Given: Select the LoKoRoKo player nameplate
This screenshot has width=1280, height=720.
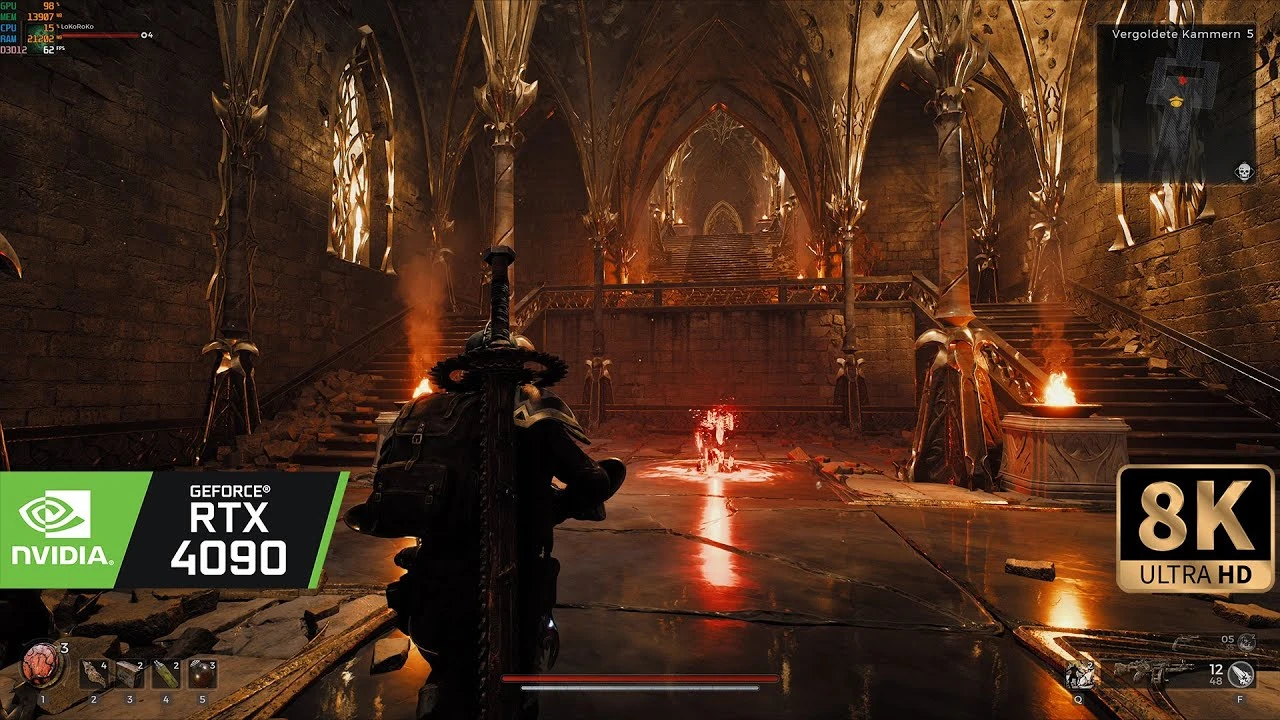Looking at the screenshot, I should tap(77, 27).
